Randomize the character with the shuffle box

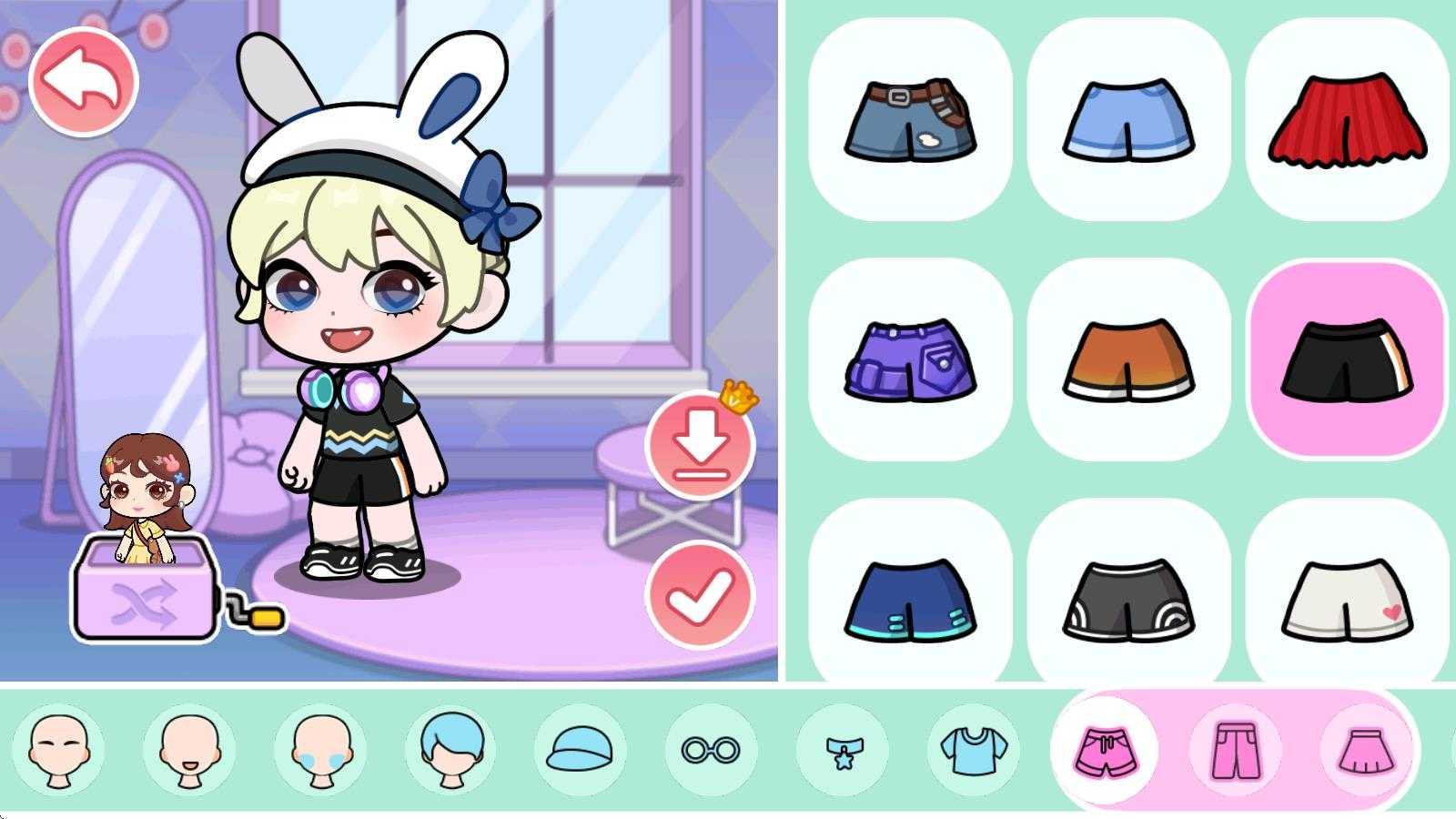pyautogui.click(x=145, y=602)
